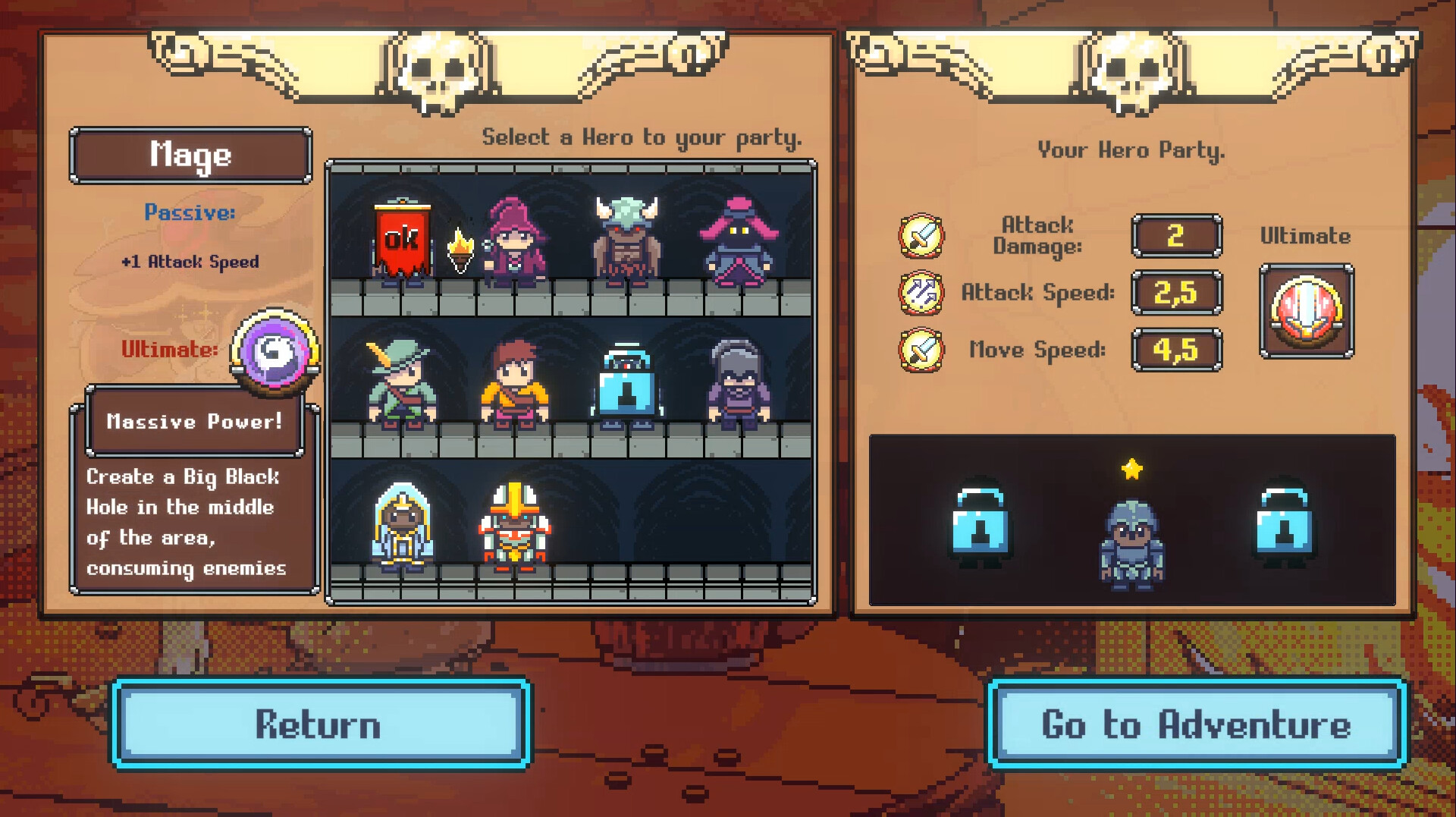Click the Attack Damage sword icon
1456x817 pixels.
(920, 235)
